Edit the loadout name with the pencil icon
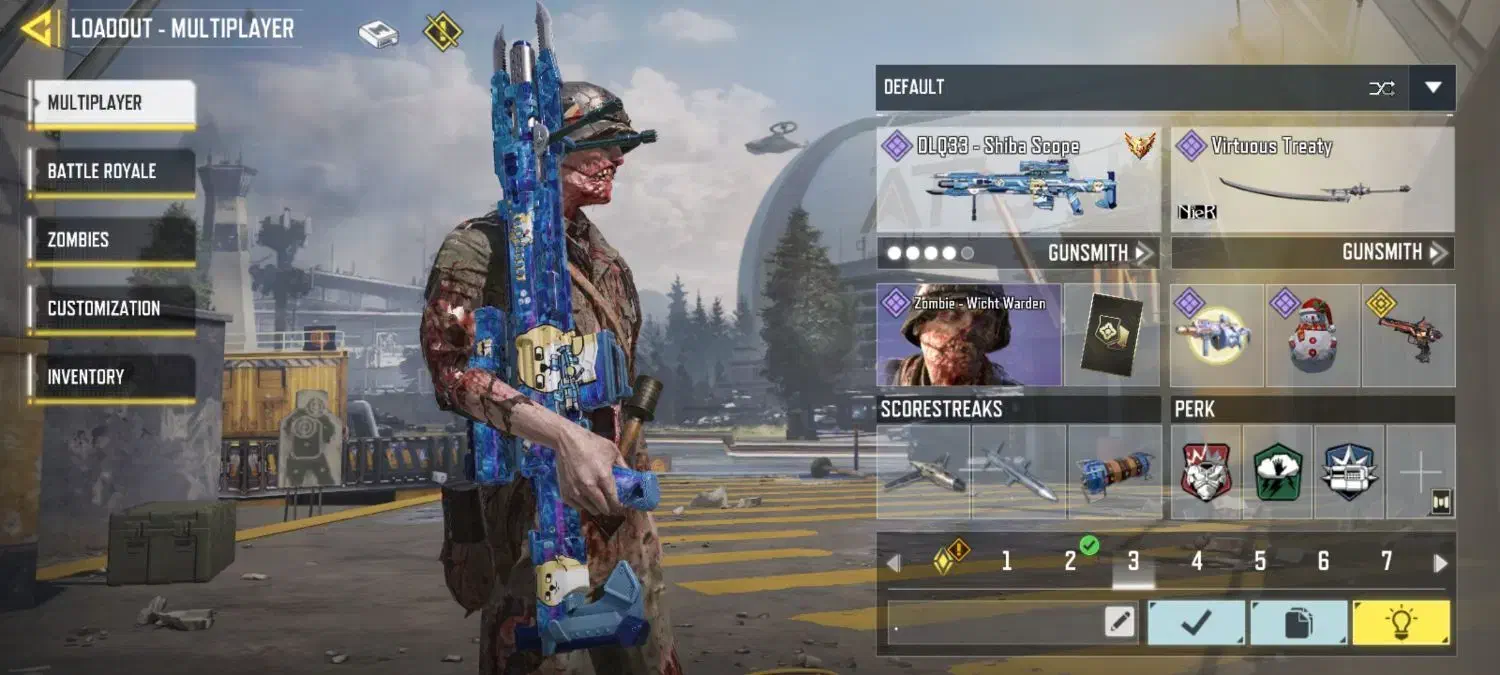 click(1120, 622)
